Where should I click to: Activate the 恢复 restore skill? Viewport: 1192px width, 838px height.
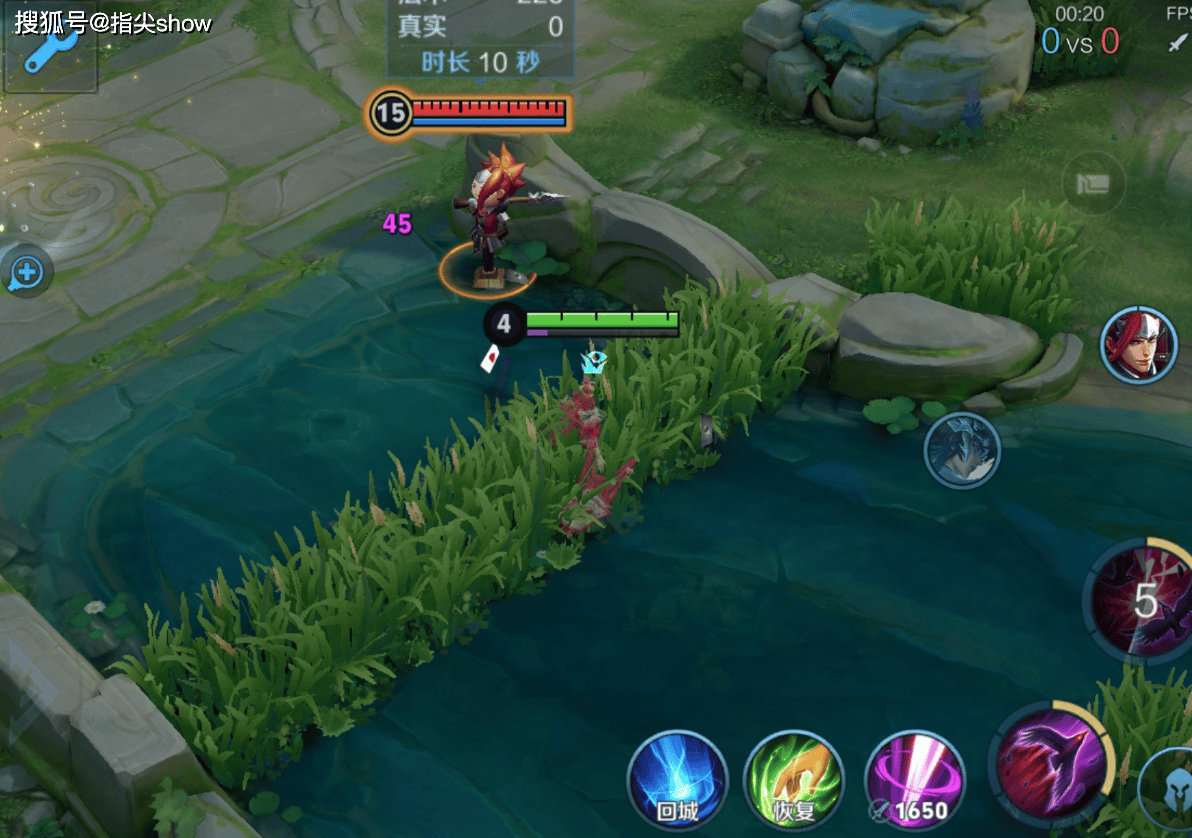(793, 781)
